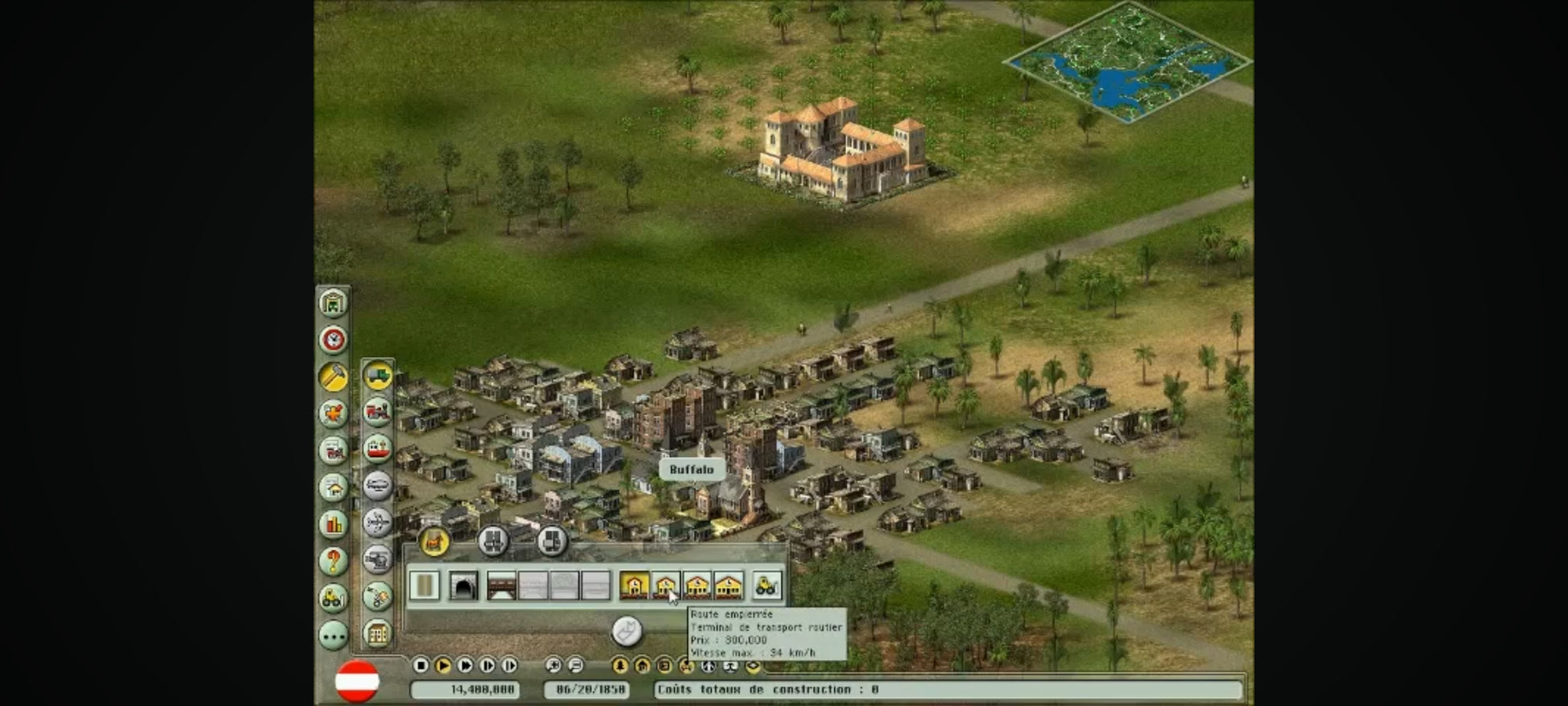Choose the truck road transport category

click(377, 376)
